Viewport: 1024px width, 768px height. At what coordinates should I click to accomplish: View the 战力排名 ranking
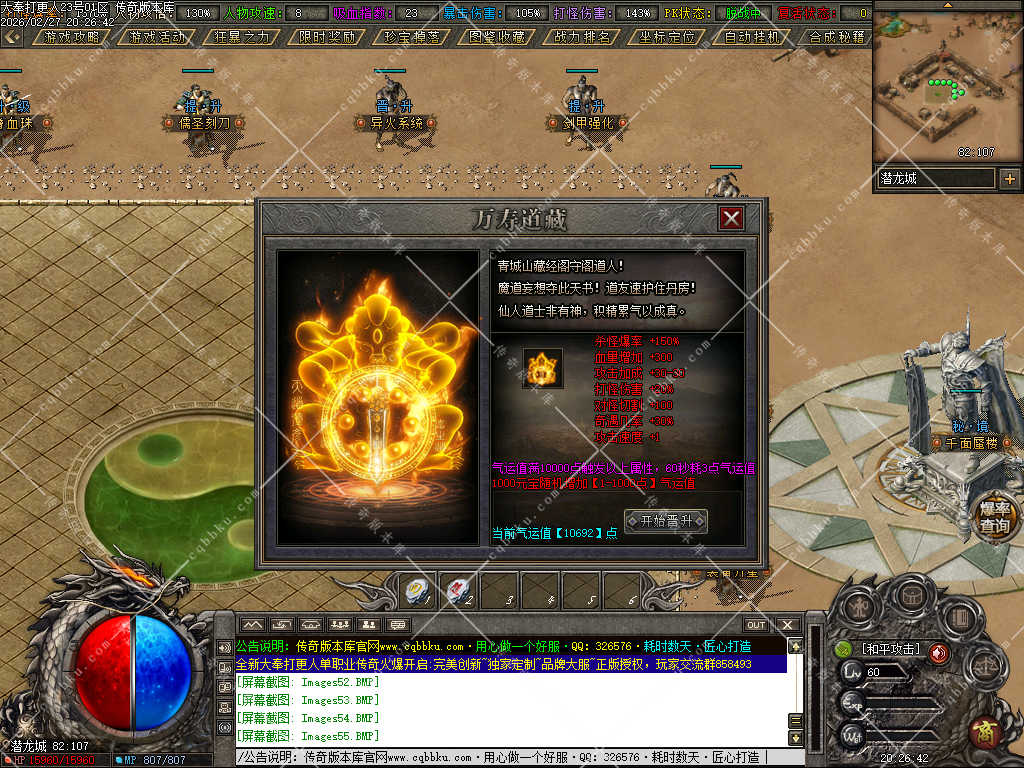click(582, 37)
